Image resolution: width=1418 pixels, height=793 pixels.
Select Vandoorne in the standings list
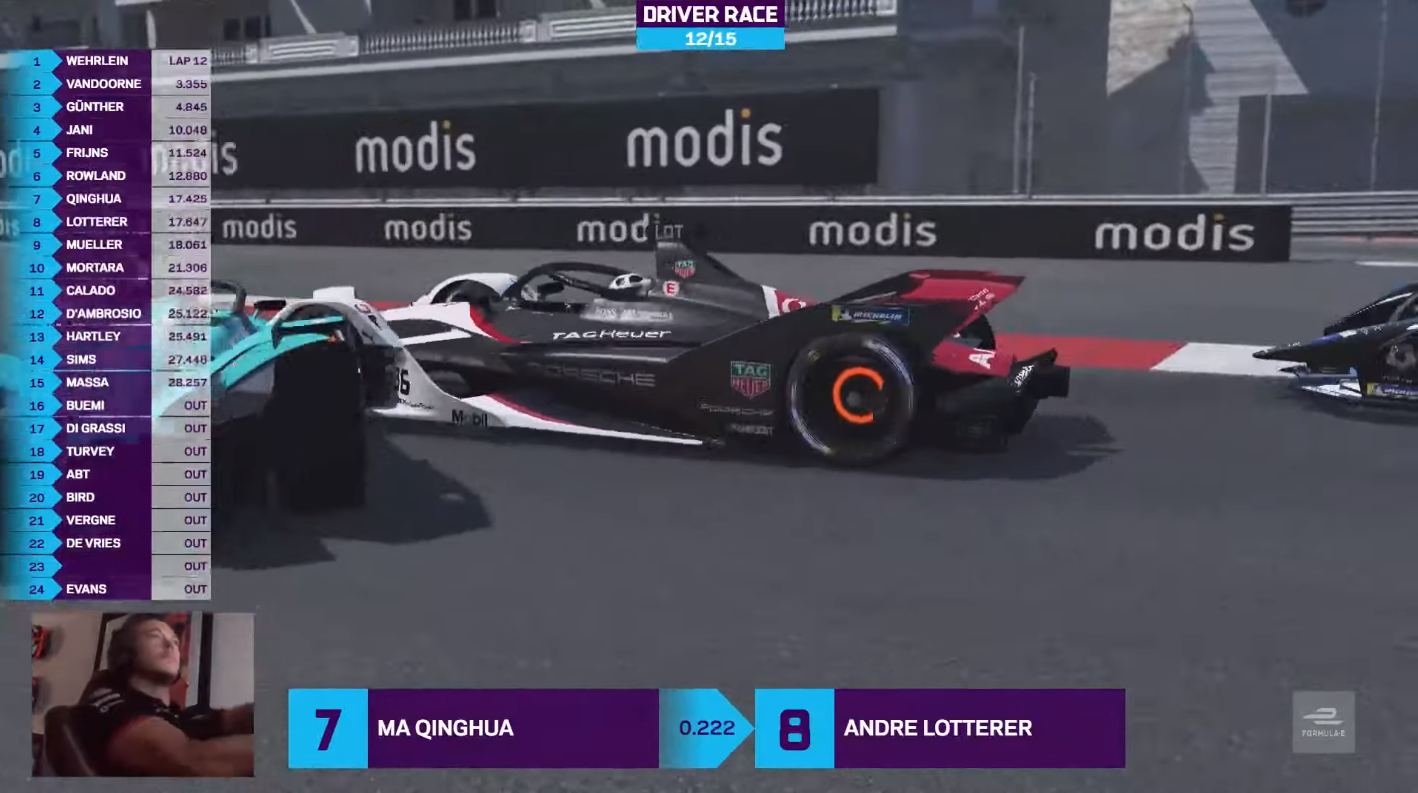pos(103,84)
